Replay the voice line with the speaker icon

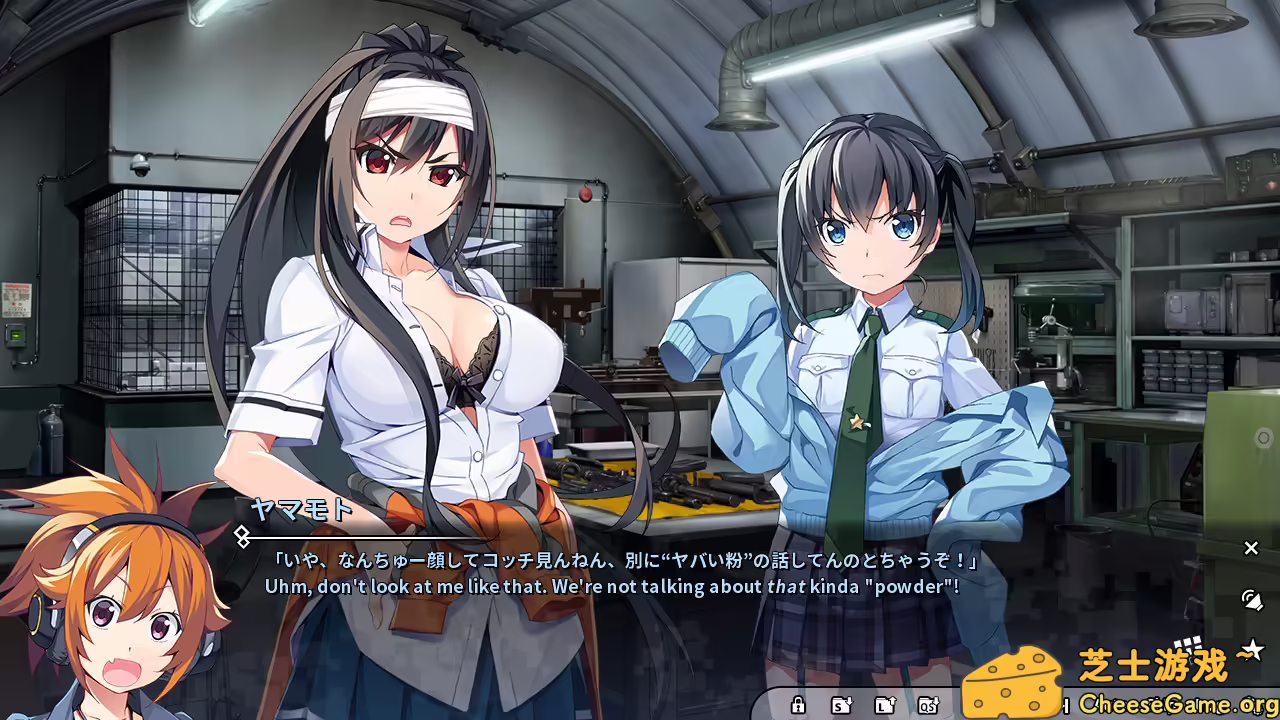point(1252,602)
